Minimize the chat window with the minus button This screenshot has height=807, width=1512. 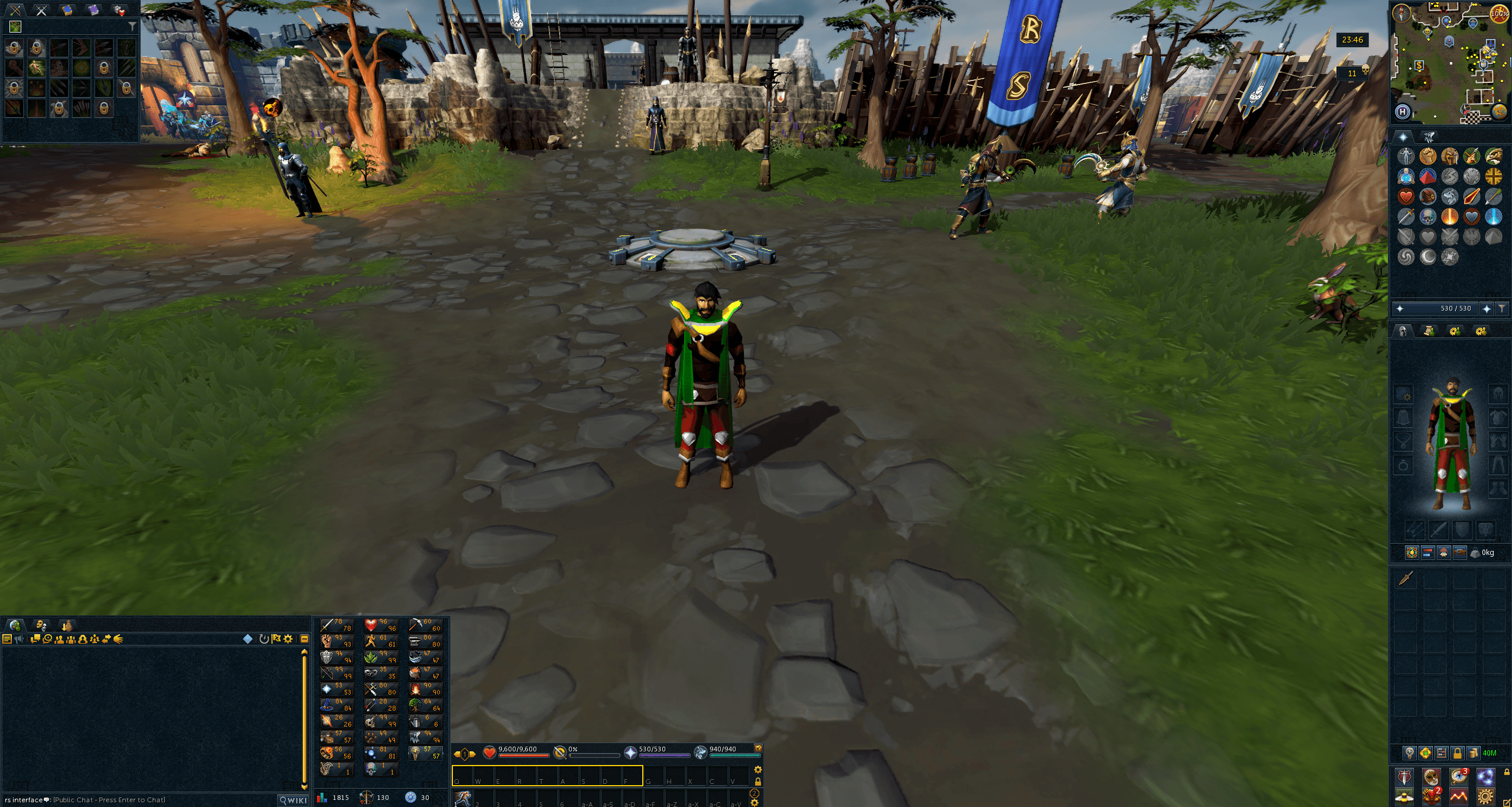coord(304,640)
